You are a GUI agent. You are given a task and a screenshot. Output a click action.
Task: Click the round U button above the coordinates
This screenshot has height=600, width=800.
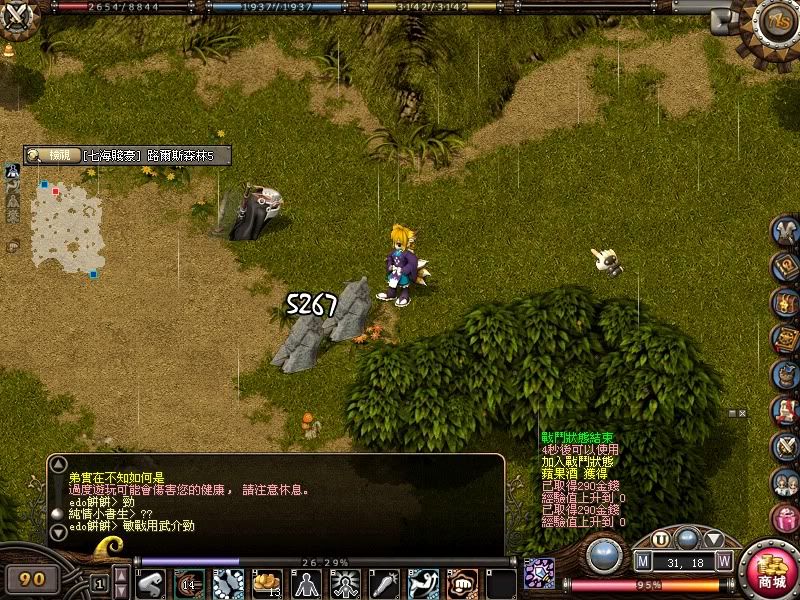[661, 539]
